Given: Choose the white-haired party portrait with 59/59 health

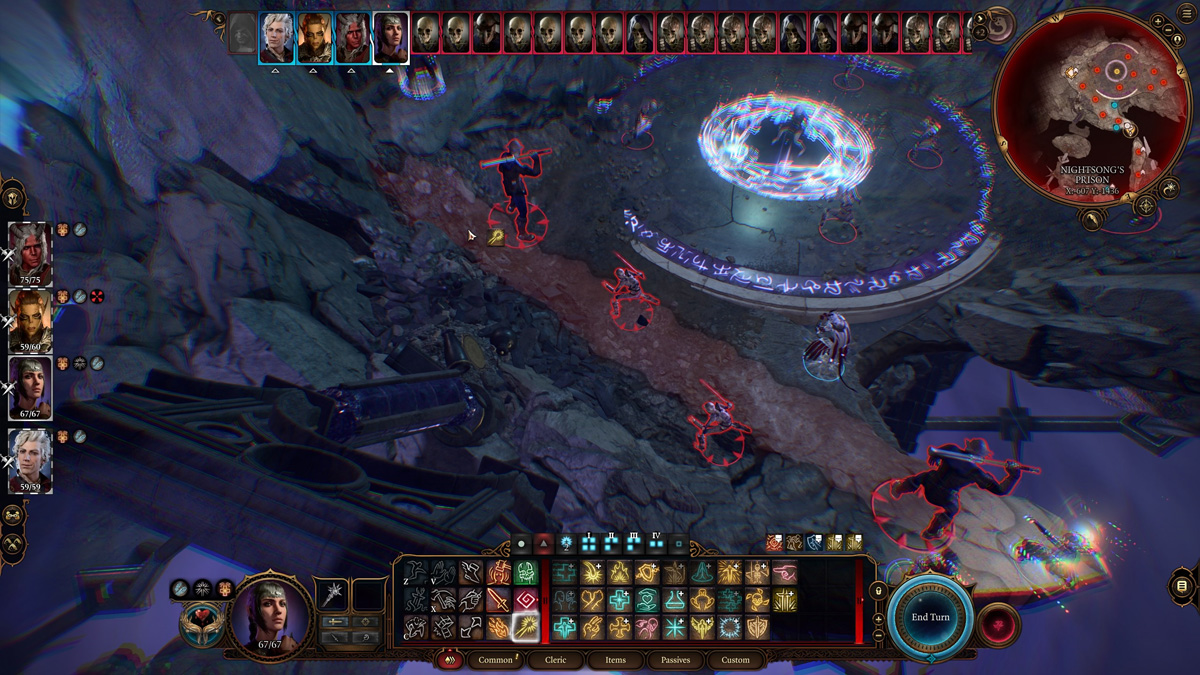Looking at the screenshot, I should coord(29,457).
